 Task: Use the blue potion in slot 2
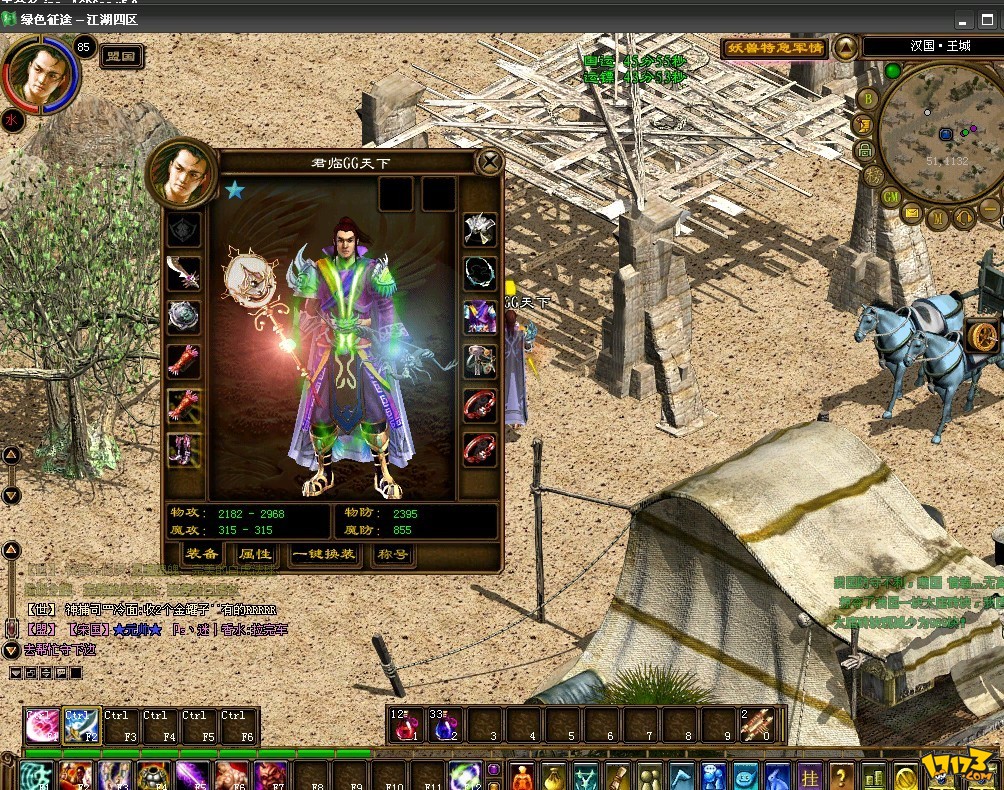pos(445,726)
